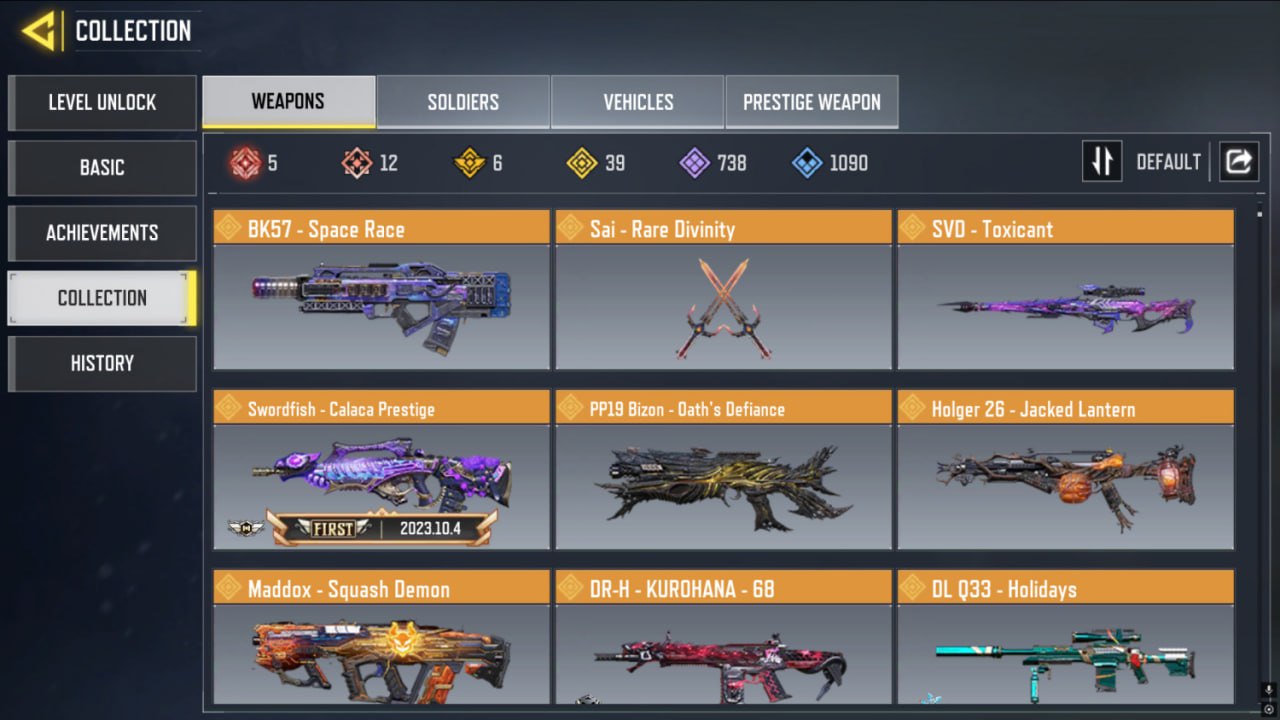This screenshot has height=720, width=1280.
Task: Open the DL Q33 - Holidays card
Action: [x=1065, y=640]
